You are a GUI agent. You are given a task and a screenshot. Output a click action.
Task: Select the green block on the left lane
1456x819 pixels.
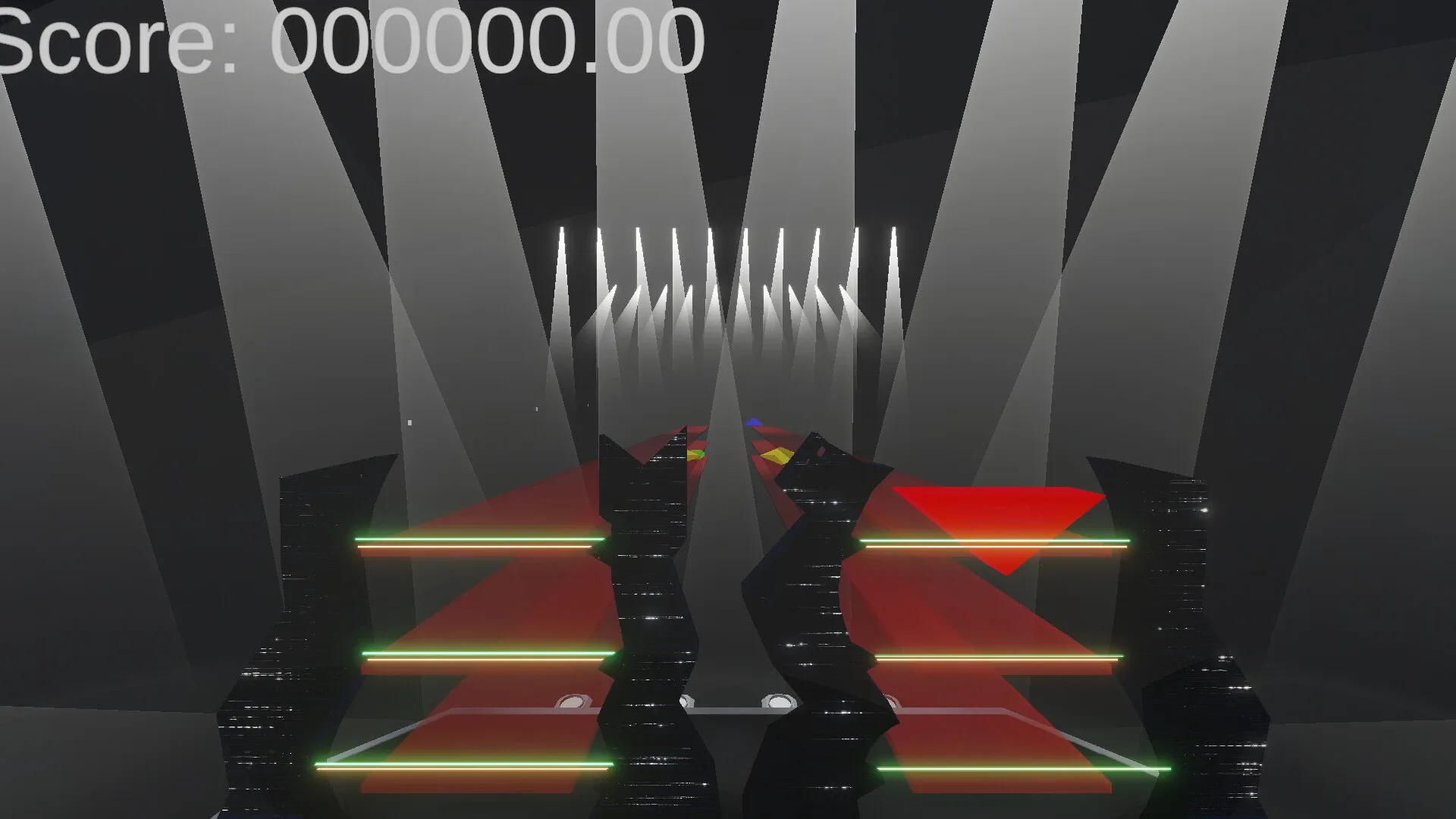tap(700, 453)
